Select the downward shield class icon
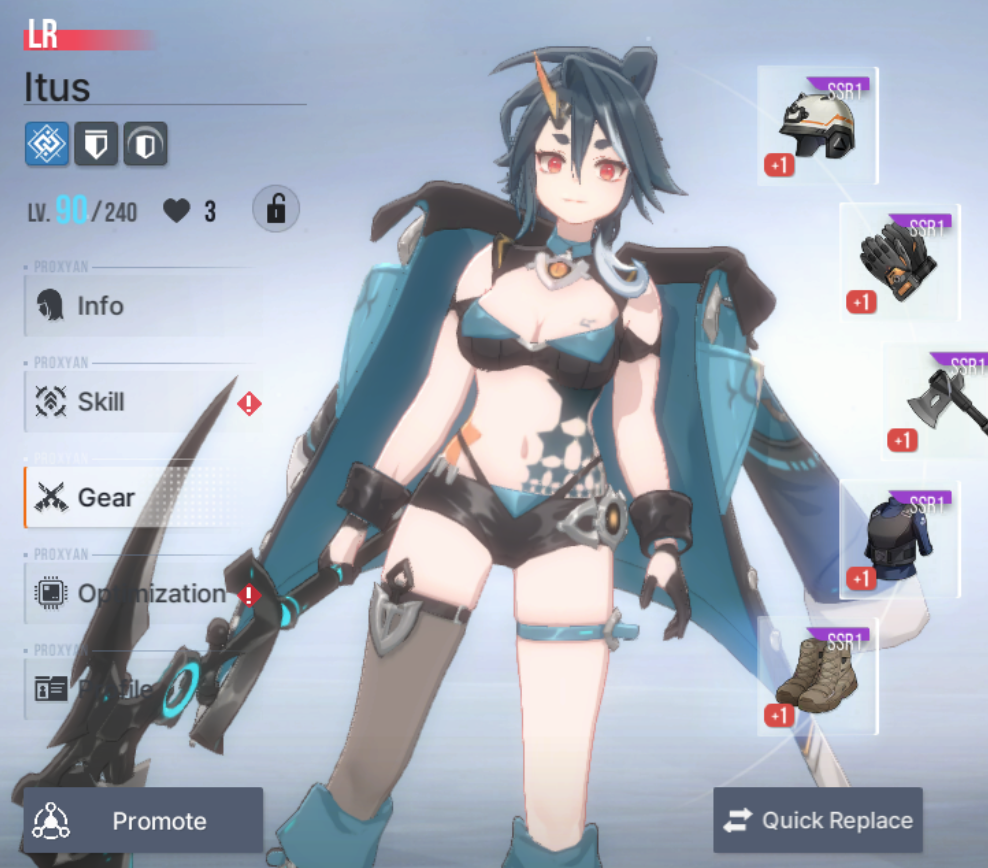This screenshot has width=988, height=868. pyautogui.click(x=96, y=144)
